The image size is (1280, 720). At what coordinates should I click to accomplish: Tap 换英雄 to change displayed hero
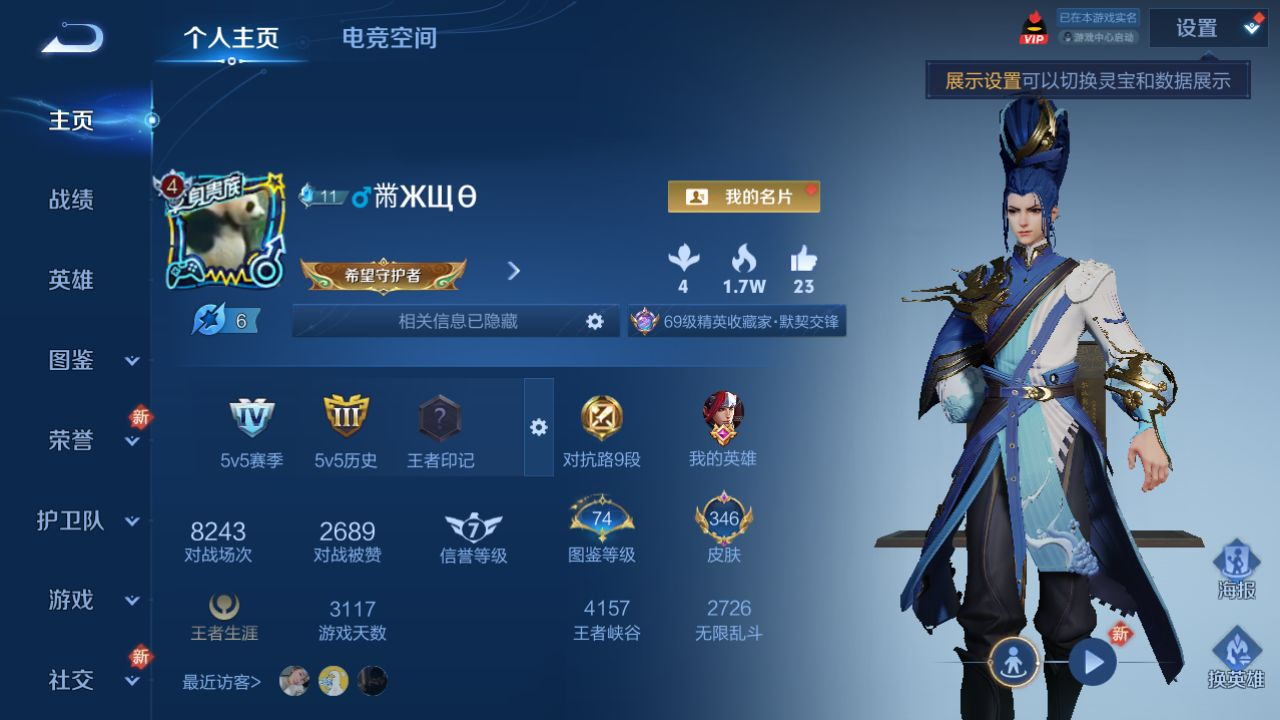coord(1237,658)
